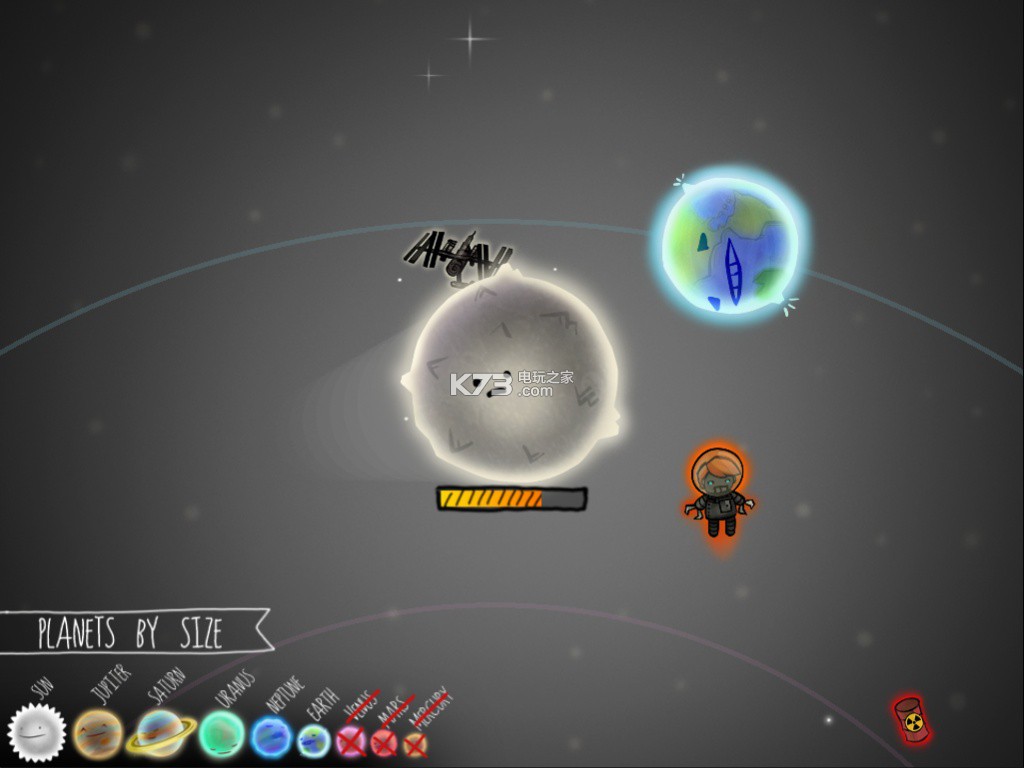Viewport: 1024px width, 768px height.
Task: Select the green Uranus icon
Action: tap(221, 735)
